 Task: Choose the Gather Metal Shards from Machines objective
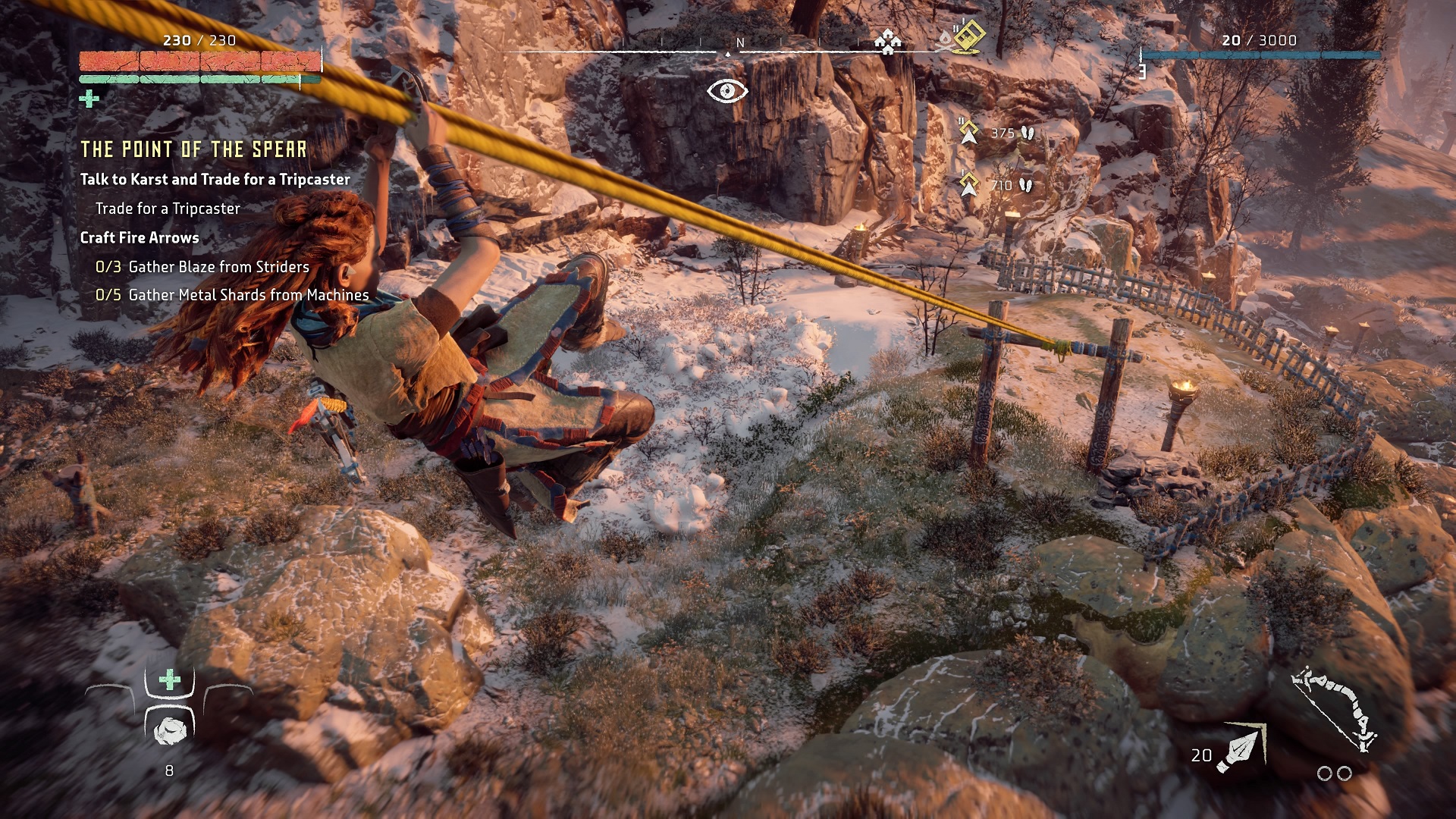tap(232, 295)
